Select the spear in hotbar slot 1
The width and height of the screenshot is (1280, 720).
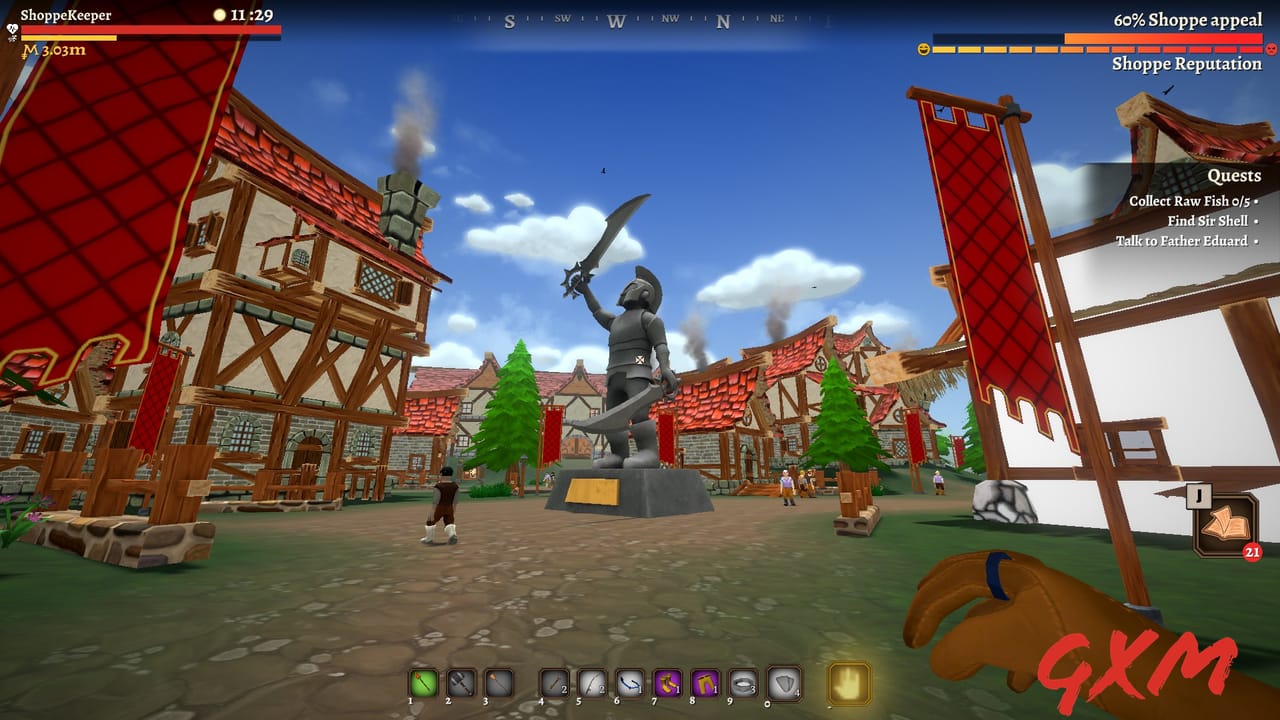click(423, 684)
